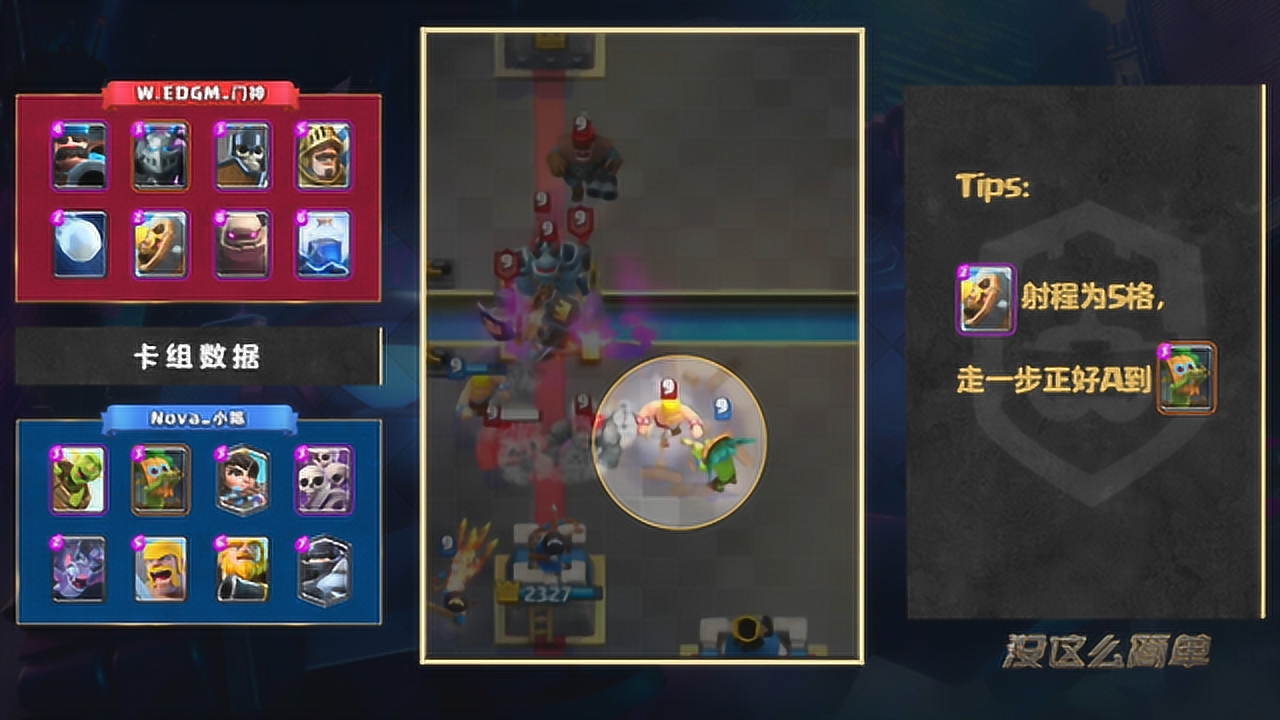Image resolution: width=1280 pixels, height=720 pixels.
Task: Click the Giant Snowball card
Action: 79,243
